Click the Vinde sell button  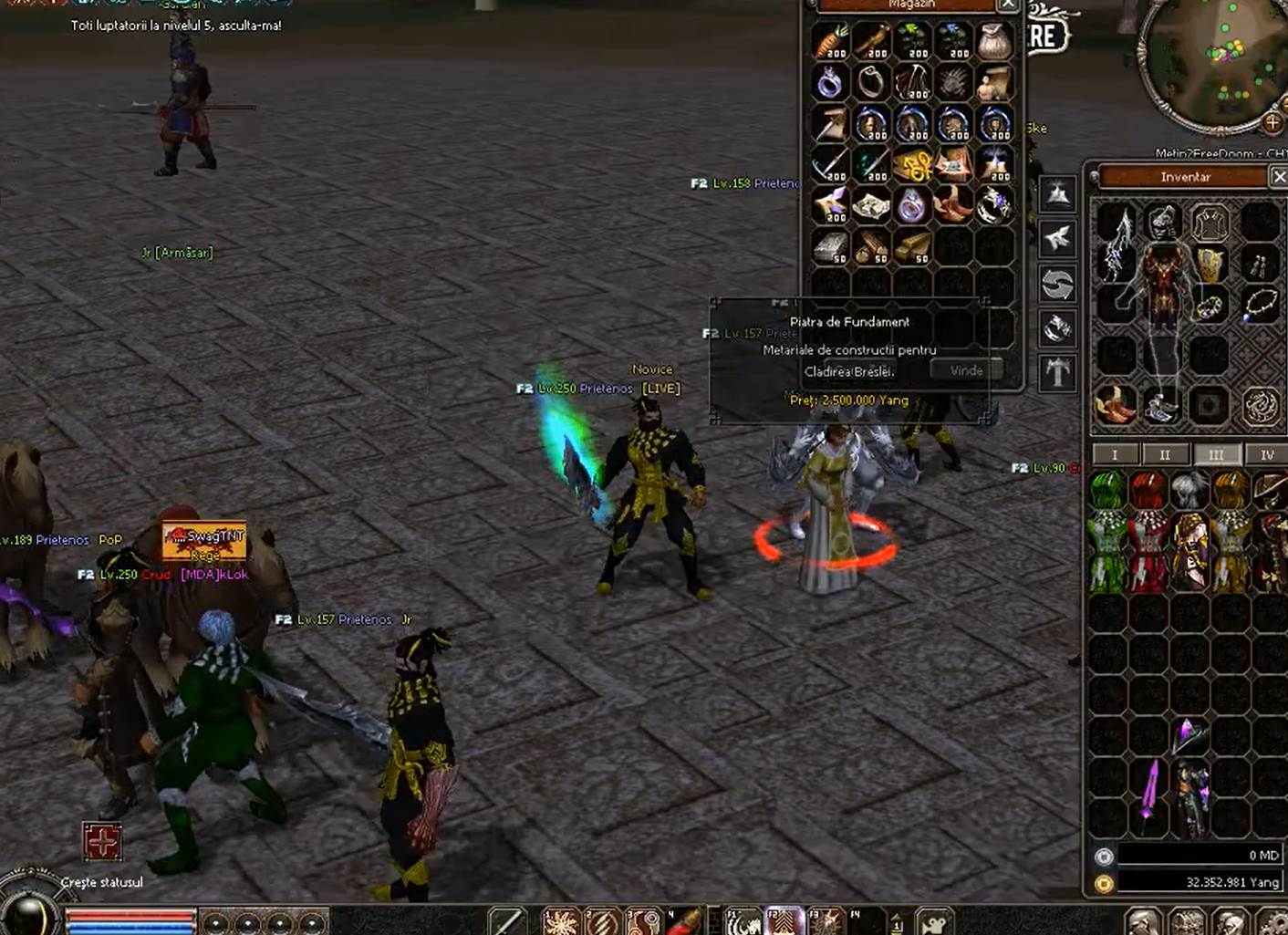(x=965, y=370)
